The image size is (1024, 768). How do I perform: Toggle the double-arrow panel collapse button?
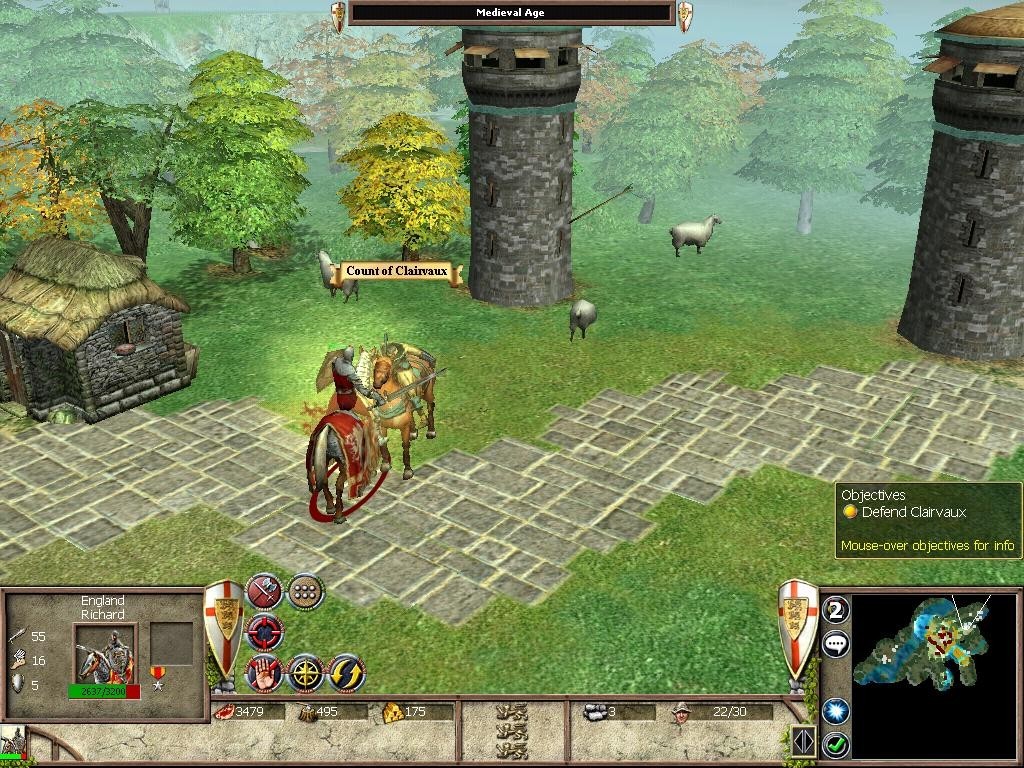pos(803,741)
